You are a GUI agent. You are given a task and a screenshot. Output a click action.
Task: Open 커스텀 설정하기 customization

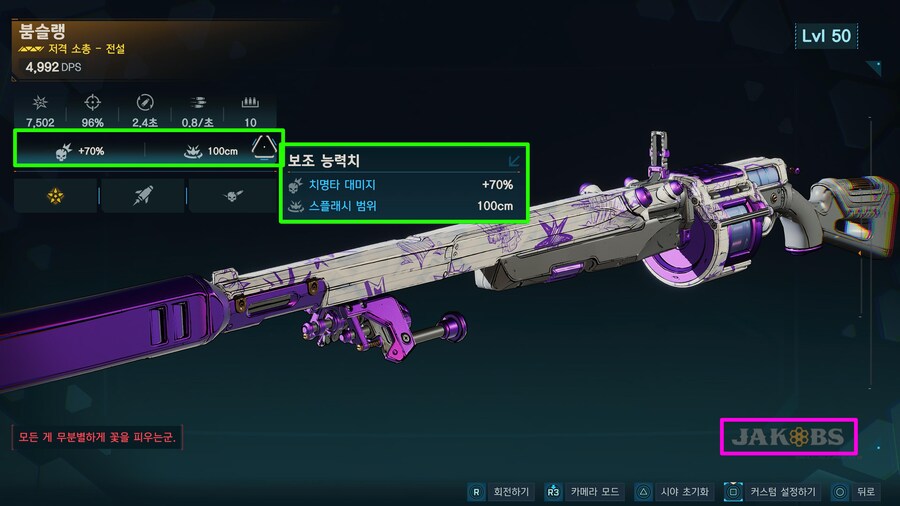(x=771, y=492)
